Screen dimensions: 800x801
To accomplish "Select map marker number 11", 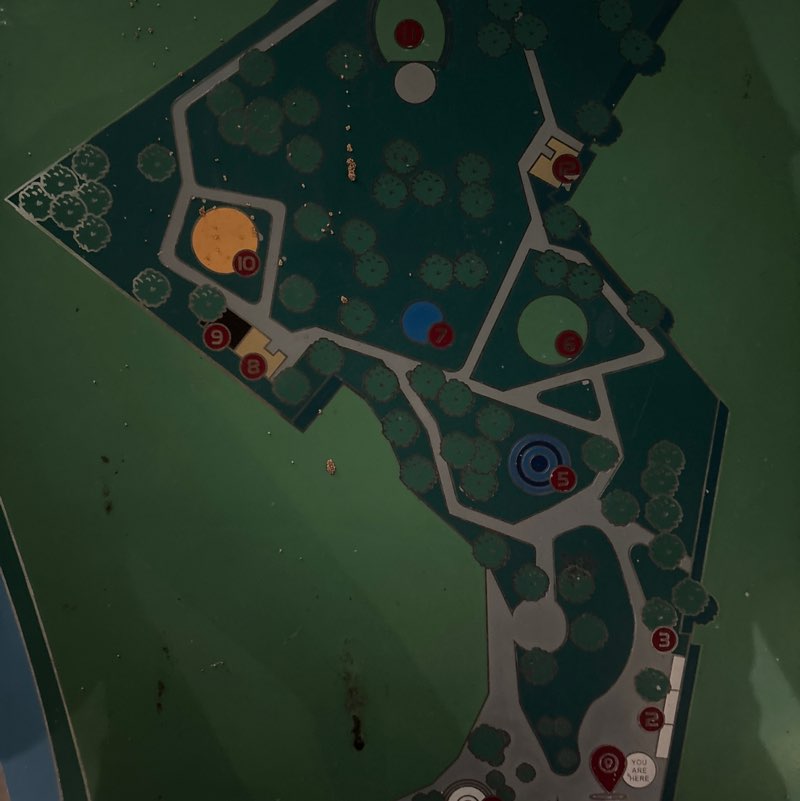I will coord(408,33).
